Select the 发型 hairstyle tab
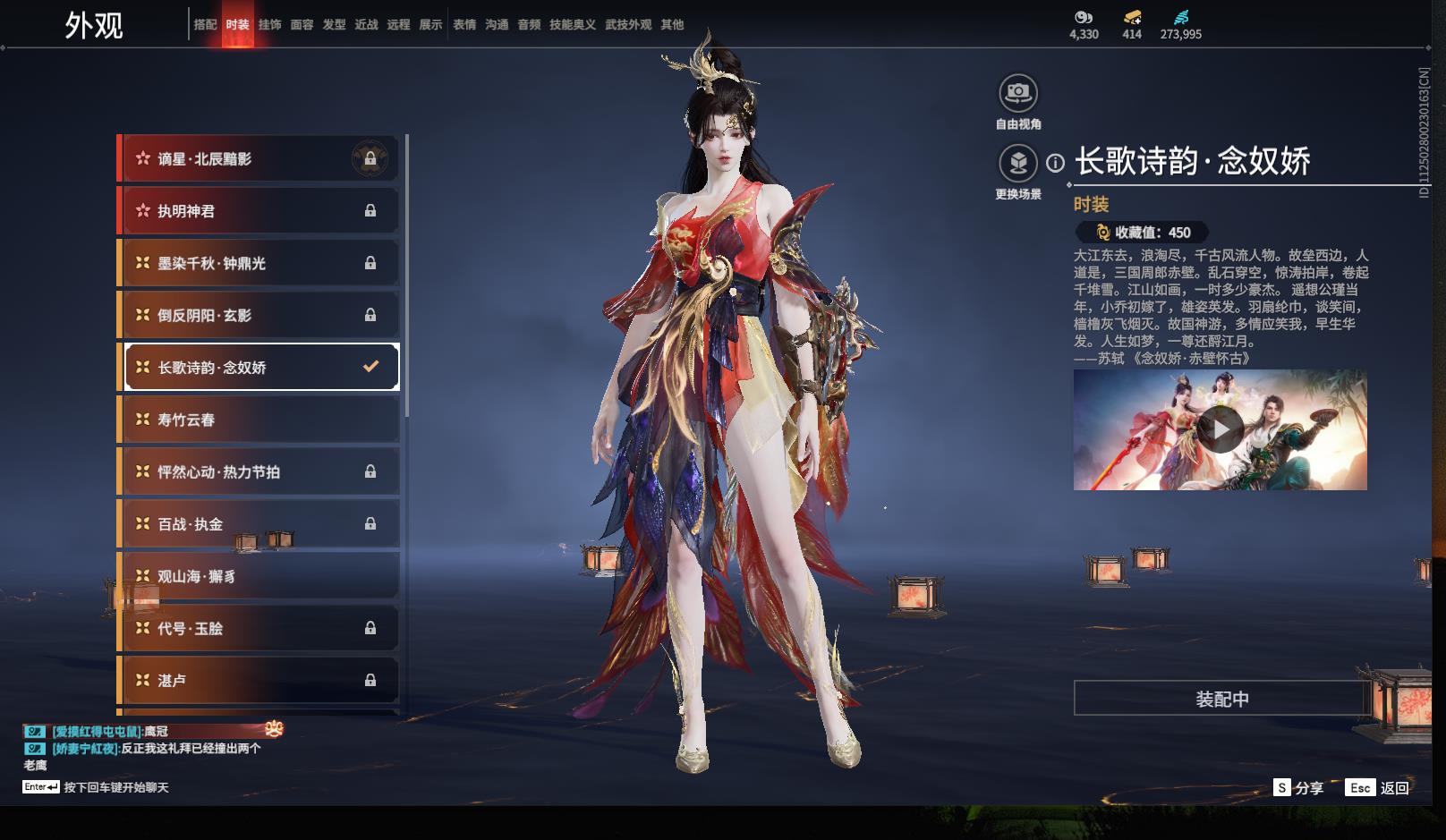The image size is (1446, 840). pyautogui.click(x=334, y=25)
